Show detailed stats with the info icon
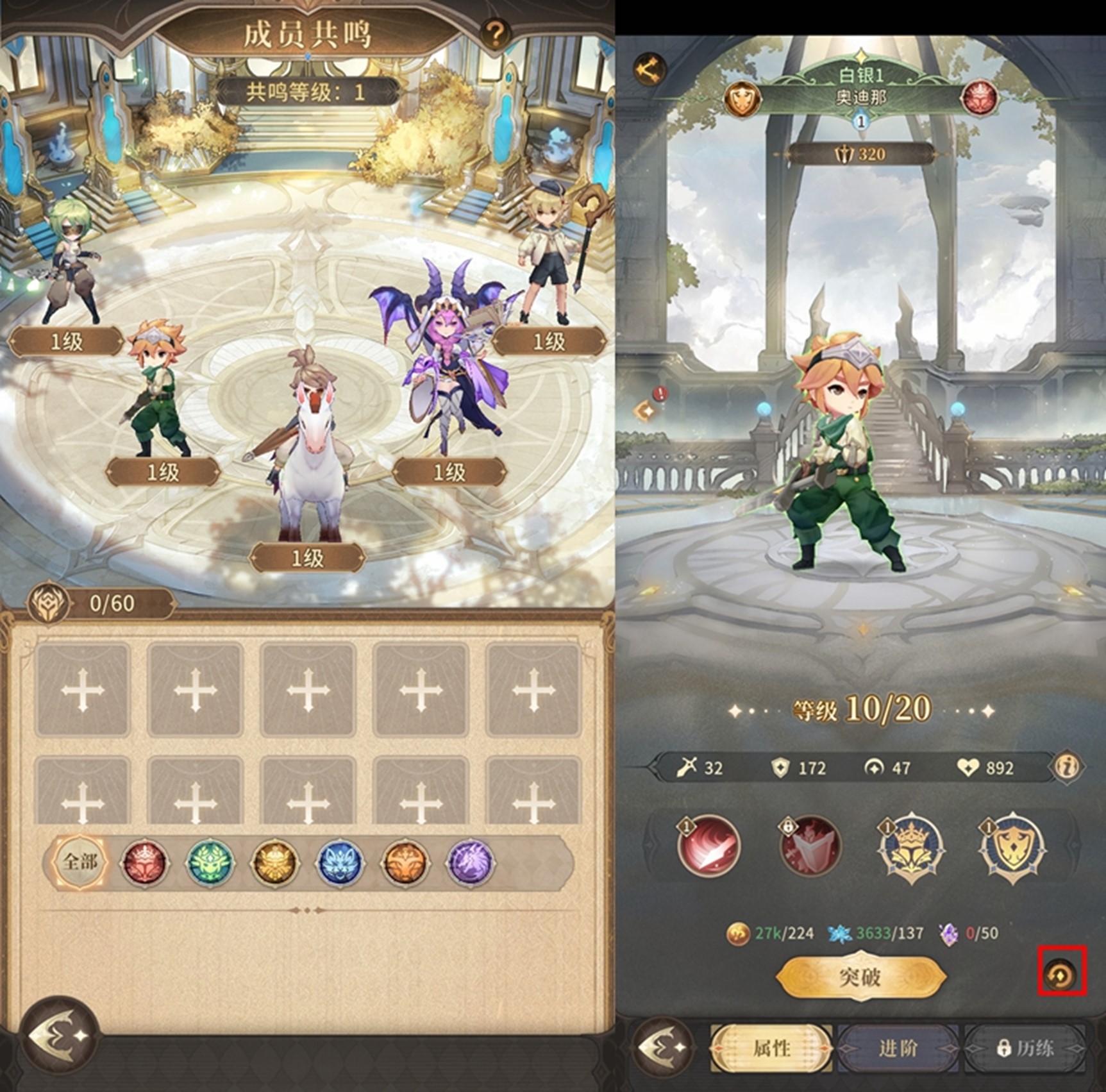Viewport: 1106px width, 1092px height. pos(1067,766)
